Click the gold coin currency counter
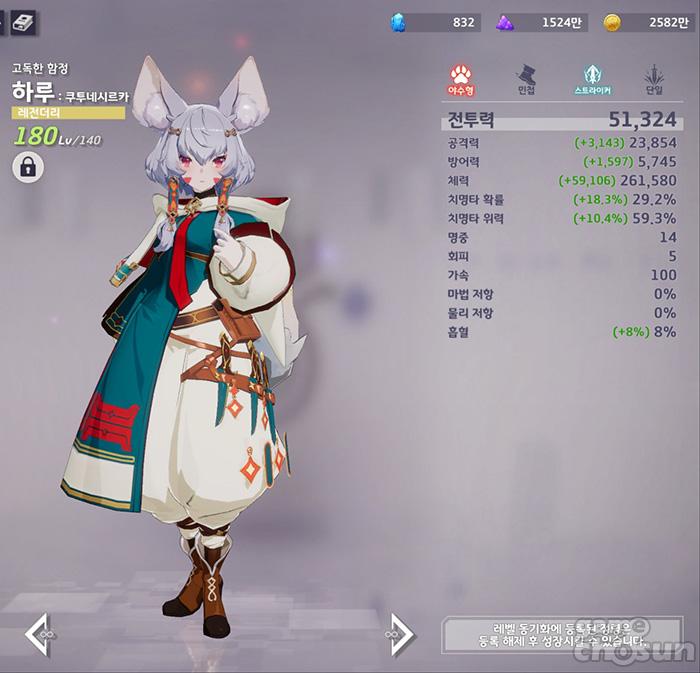This screenshot has height=673, width=700. coord(648,22)
